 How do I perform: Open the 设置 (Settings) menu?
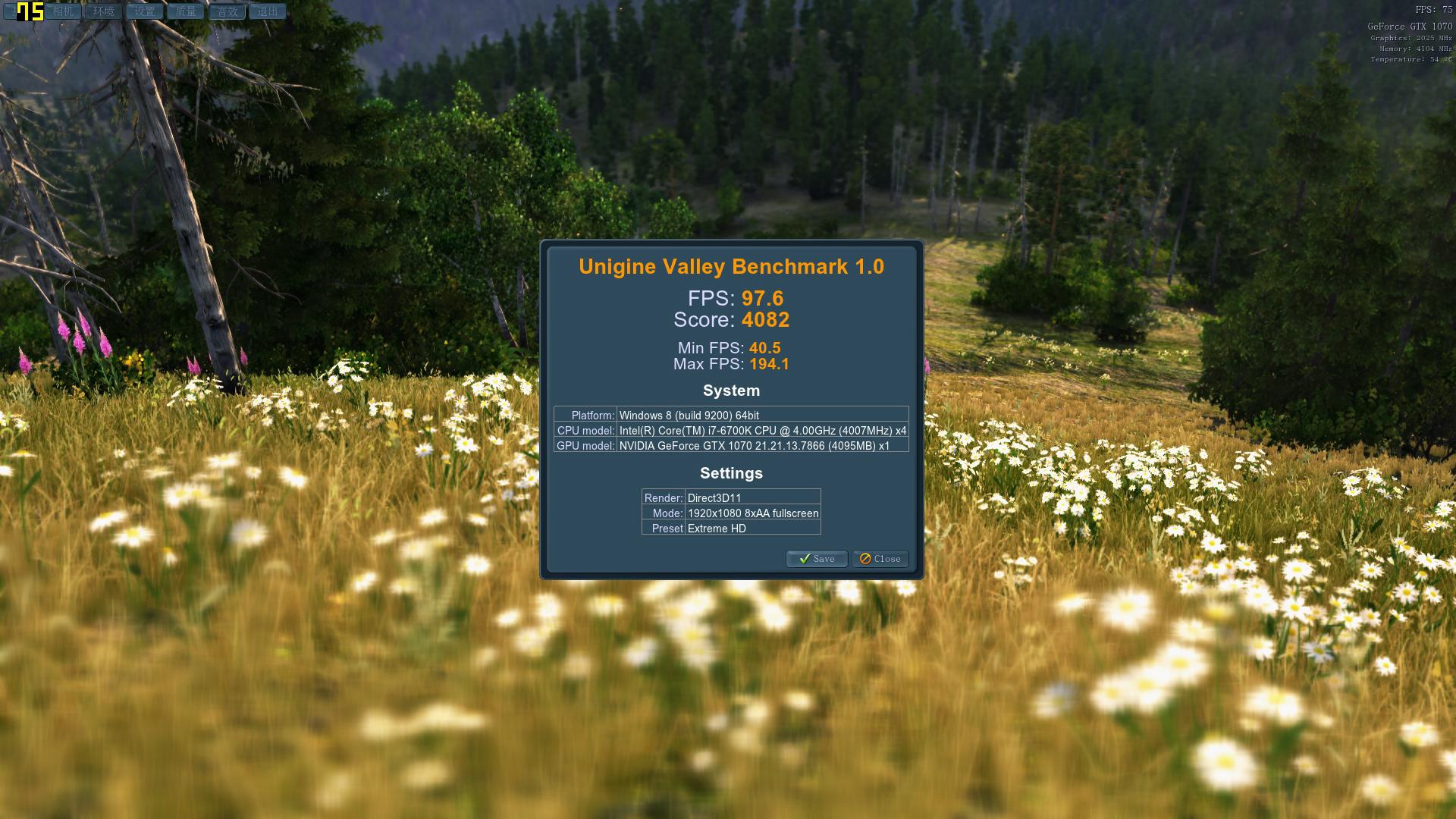[145, 11]
